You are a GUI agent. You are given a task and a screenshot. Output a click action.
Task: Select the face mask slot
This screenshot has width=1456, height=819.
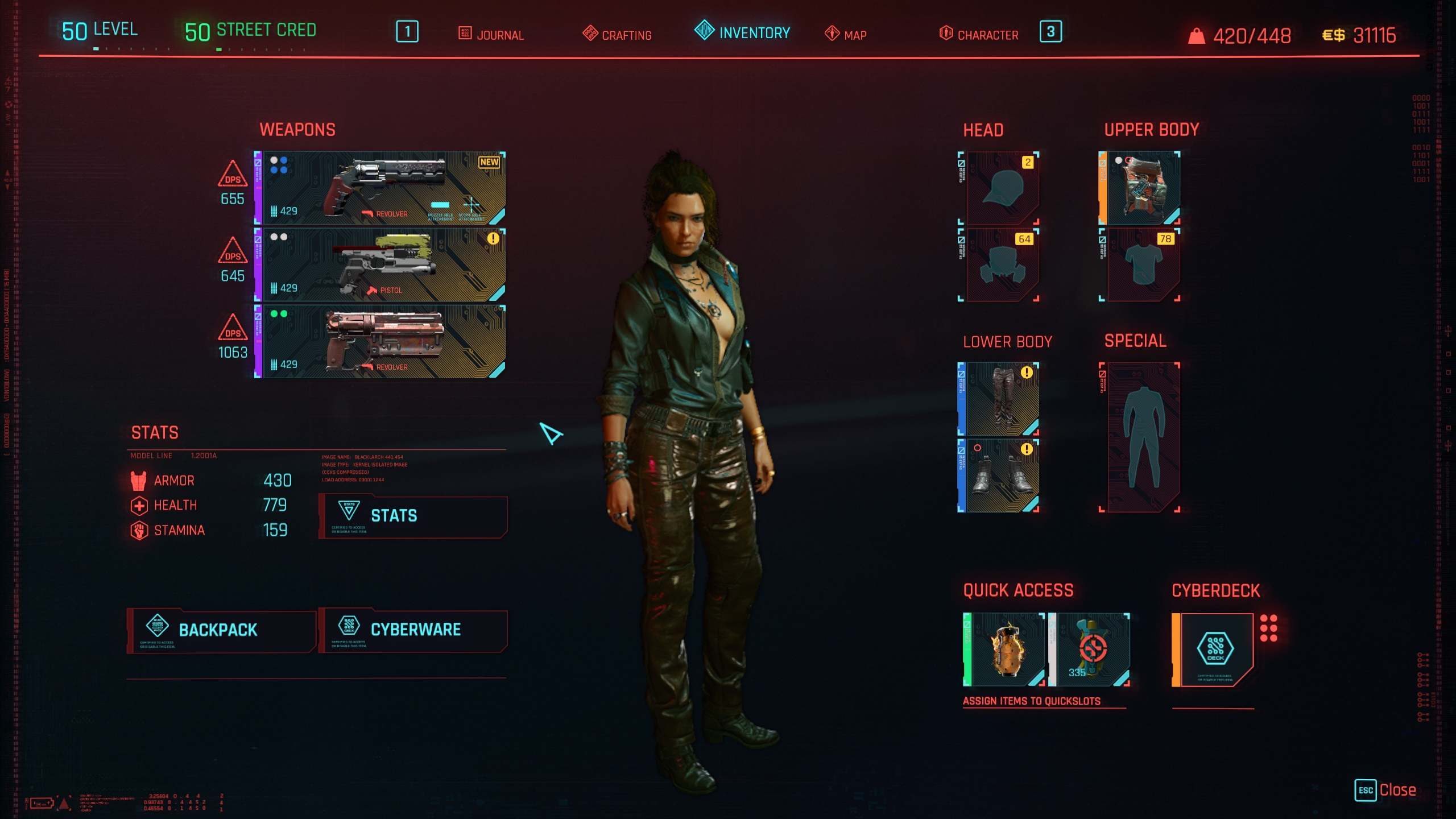pyautogui.click(x=1002, y=265)
